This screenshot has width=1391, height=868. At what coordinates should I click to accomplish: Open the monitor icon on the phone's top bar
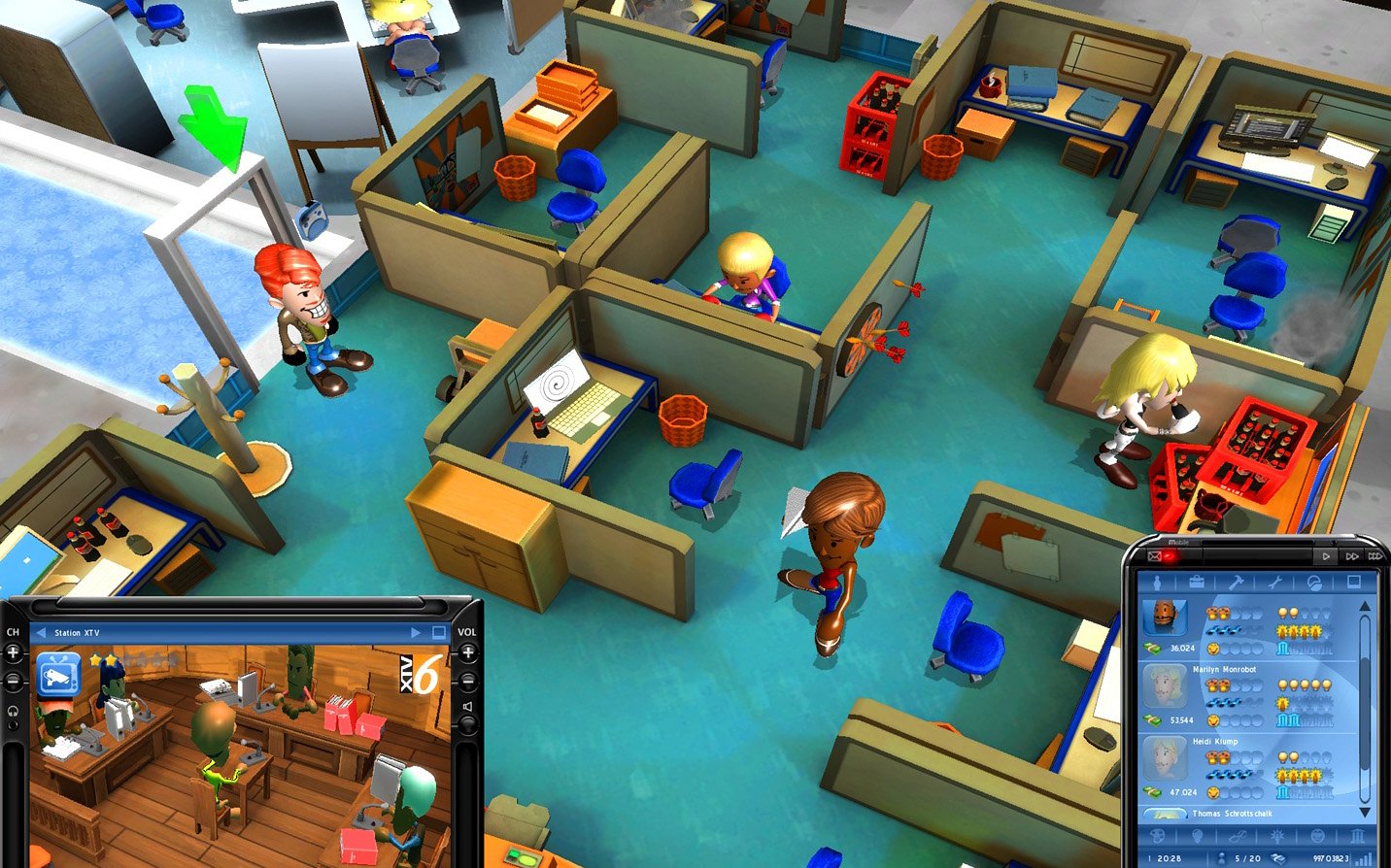coord(1356,581)
